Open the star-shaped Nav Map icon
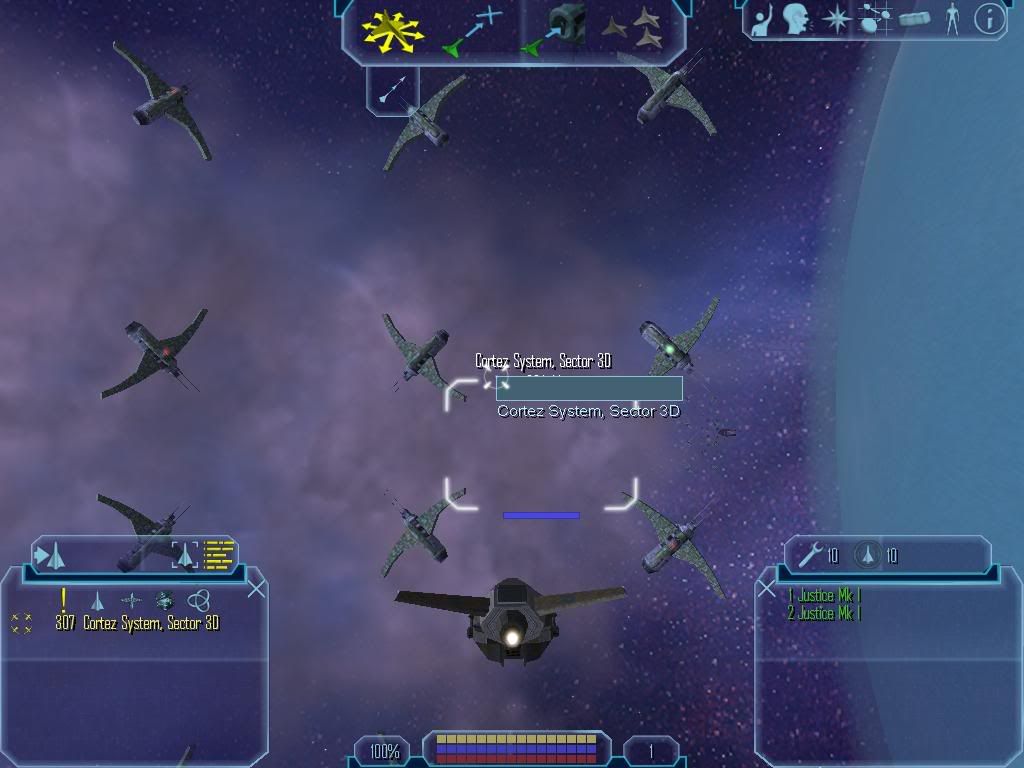This screenshot has height=768, width=1024. click(835, 19)
